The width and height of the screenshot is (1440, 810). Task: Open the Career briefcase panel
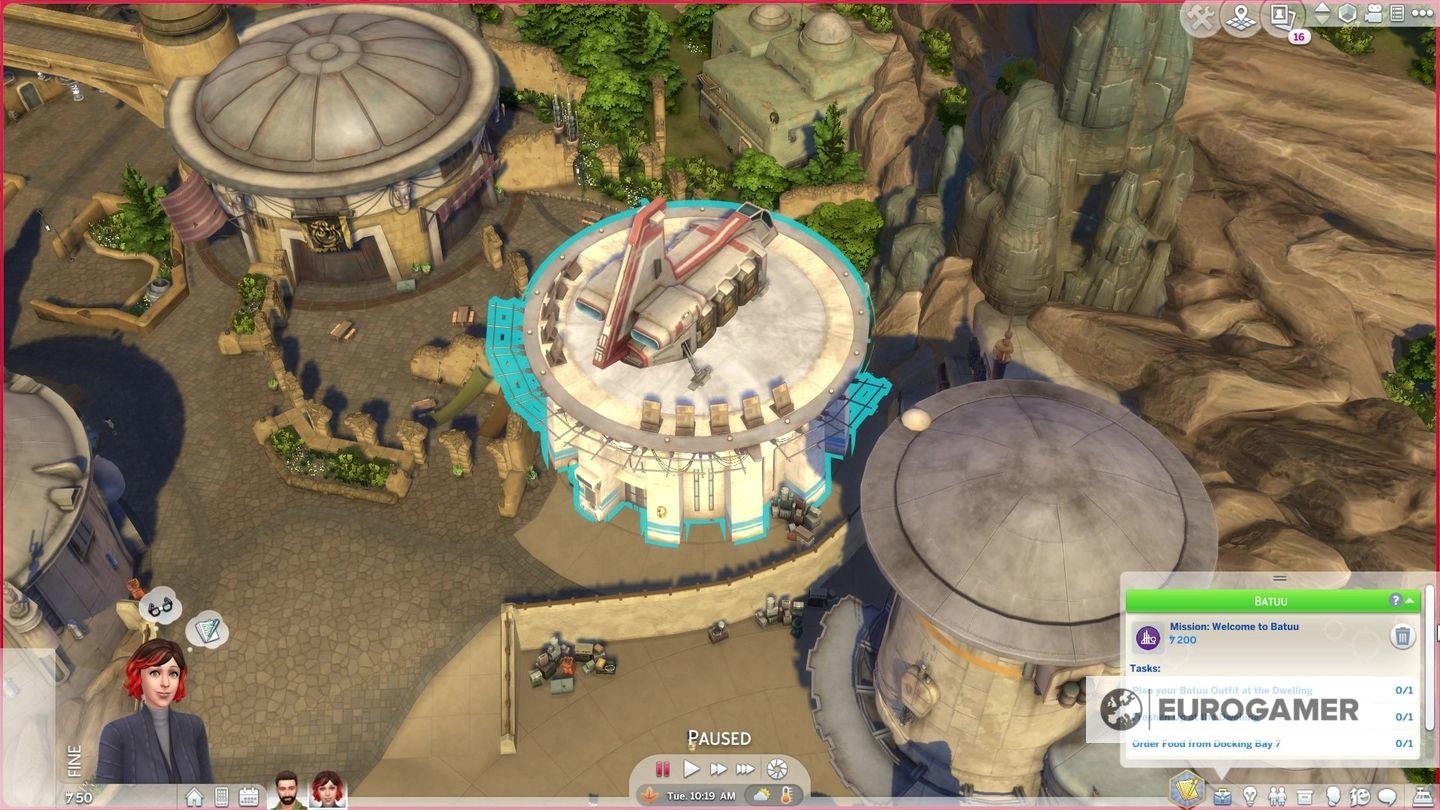(1222, 796)
